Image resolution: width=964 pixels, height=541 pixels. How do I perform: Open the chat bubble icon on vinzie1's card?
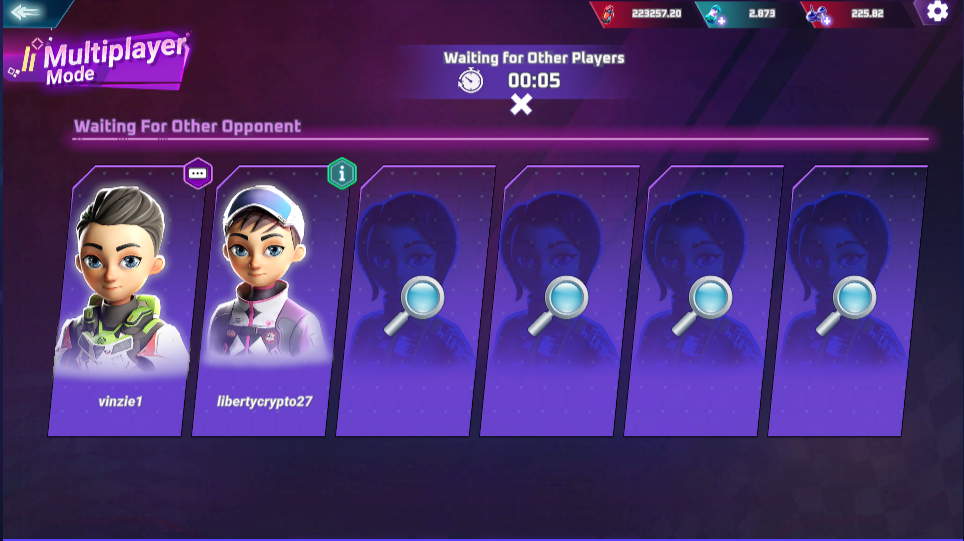tap(198, 173)
